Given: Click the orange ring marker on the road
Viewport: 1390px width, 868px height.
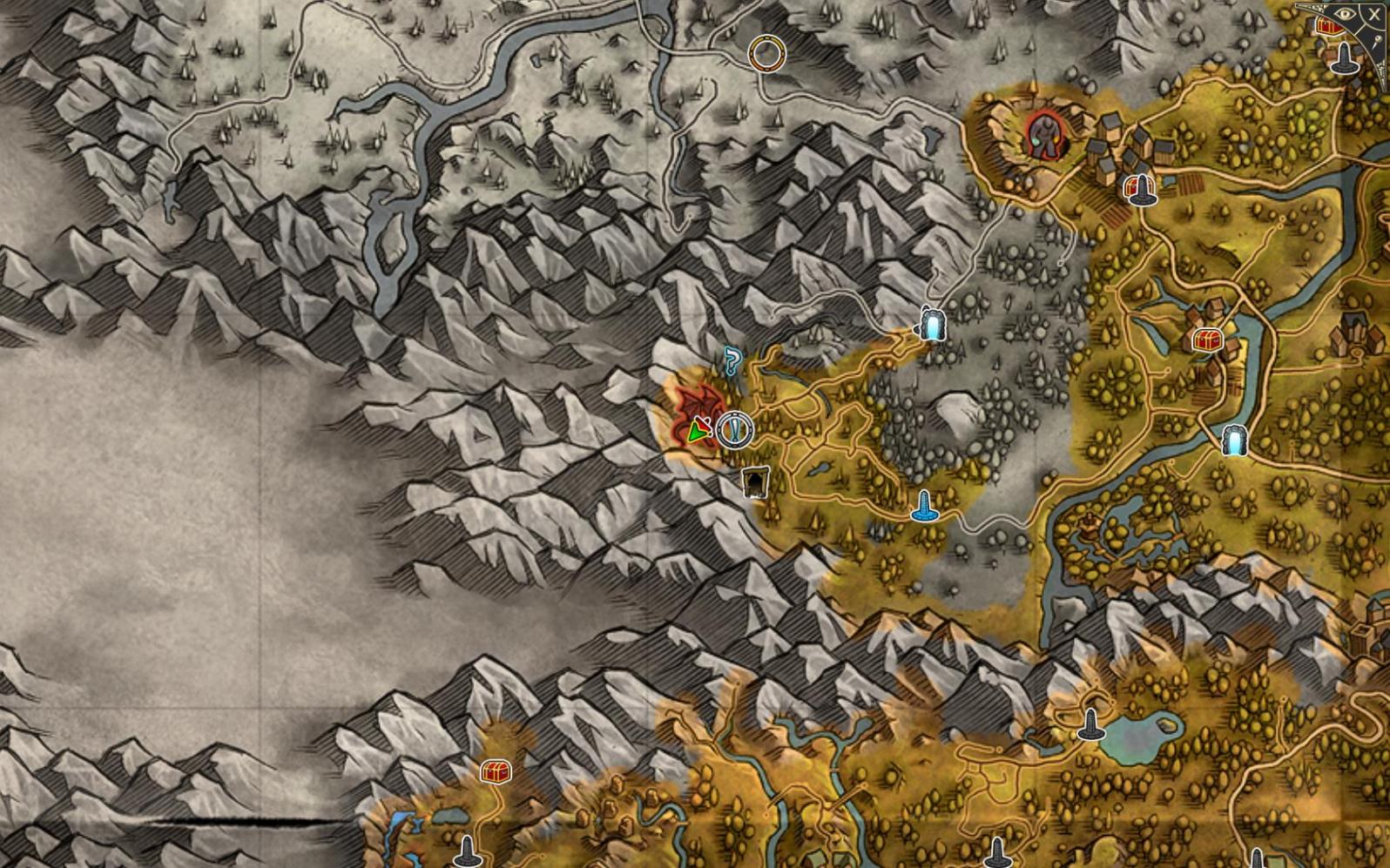Looking at the screenshot, I should click(x=766, y=54).
